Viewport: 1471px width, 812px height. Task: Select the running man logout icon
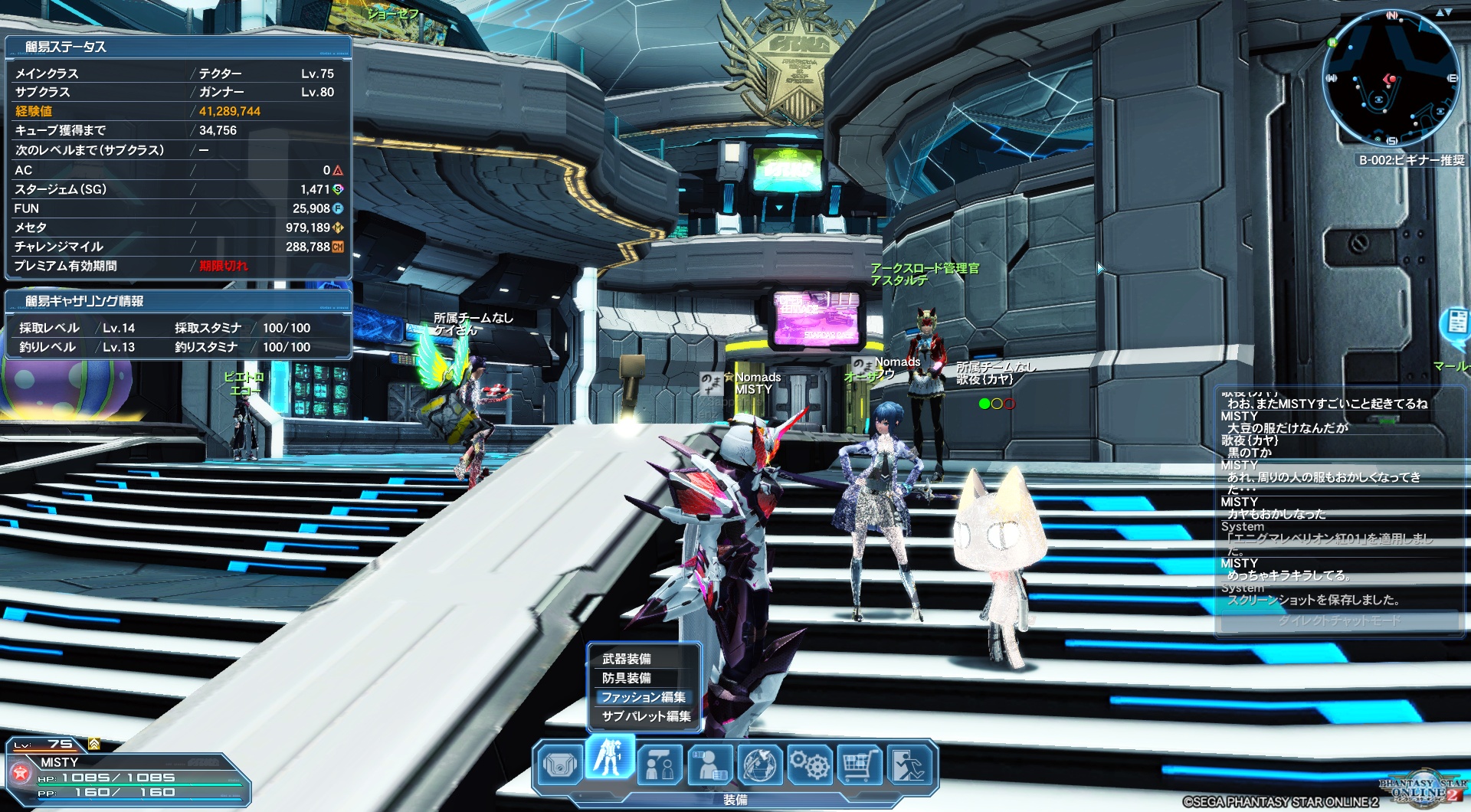pos(909,765)
